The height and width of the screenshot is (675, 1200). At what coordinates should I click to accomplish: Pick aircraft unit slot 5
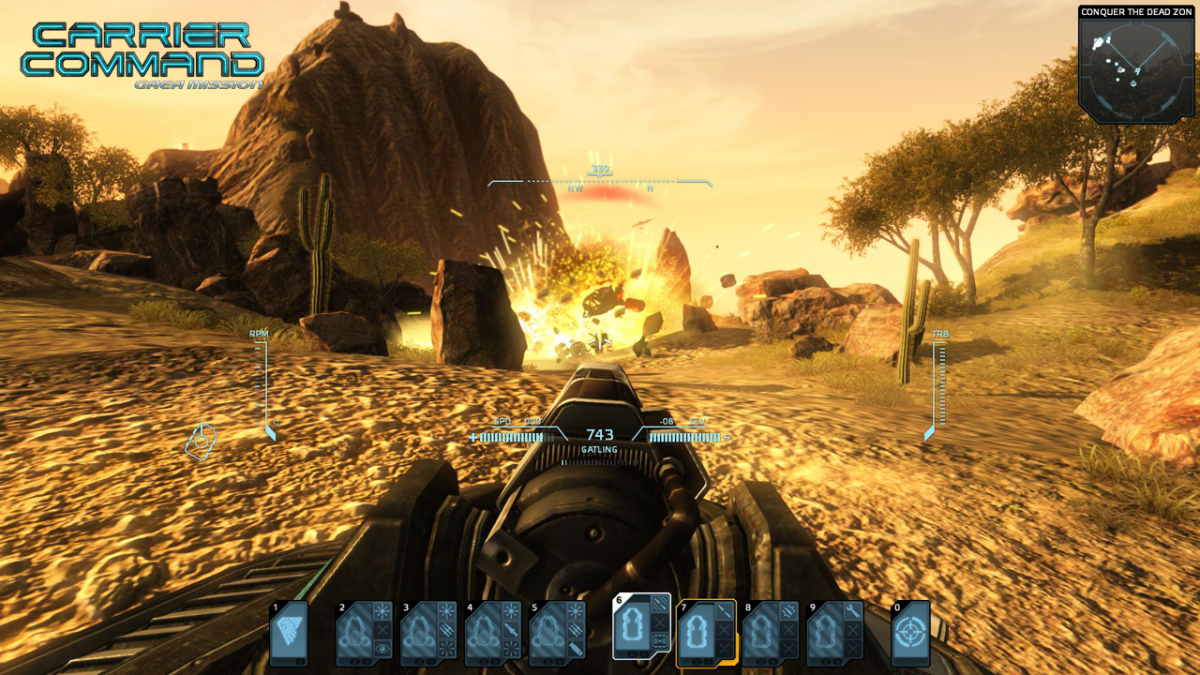(557, 633)
